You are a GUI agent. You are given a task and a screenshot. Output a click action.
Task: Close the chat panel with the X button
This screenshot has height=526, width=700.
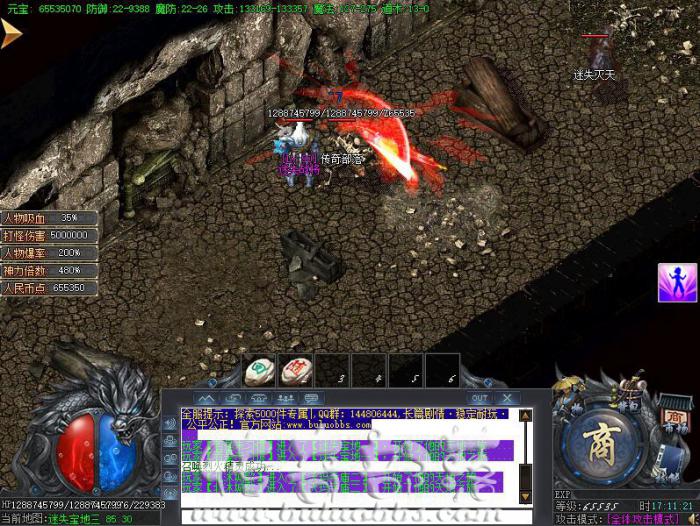click(x=508, y=398)
